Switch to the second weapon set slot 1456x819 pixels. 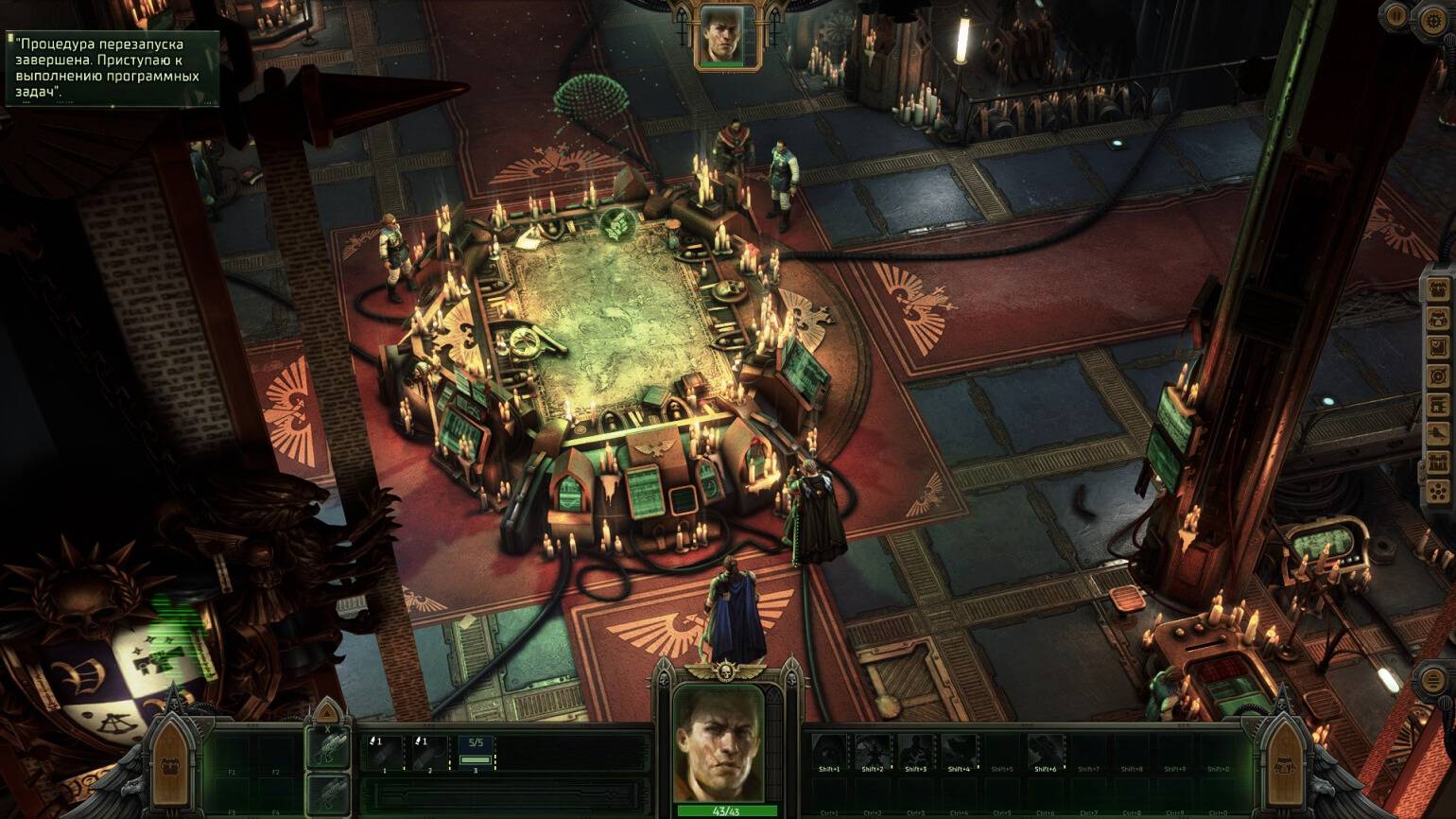329,793
